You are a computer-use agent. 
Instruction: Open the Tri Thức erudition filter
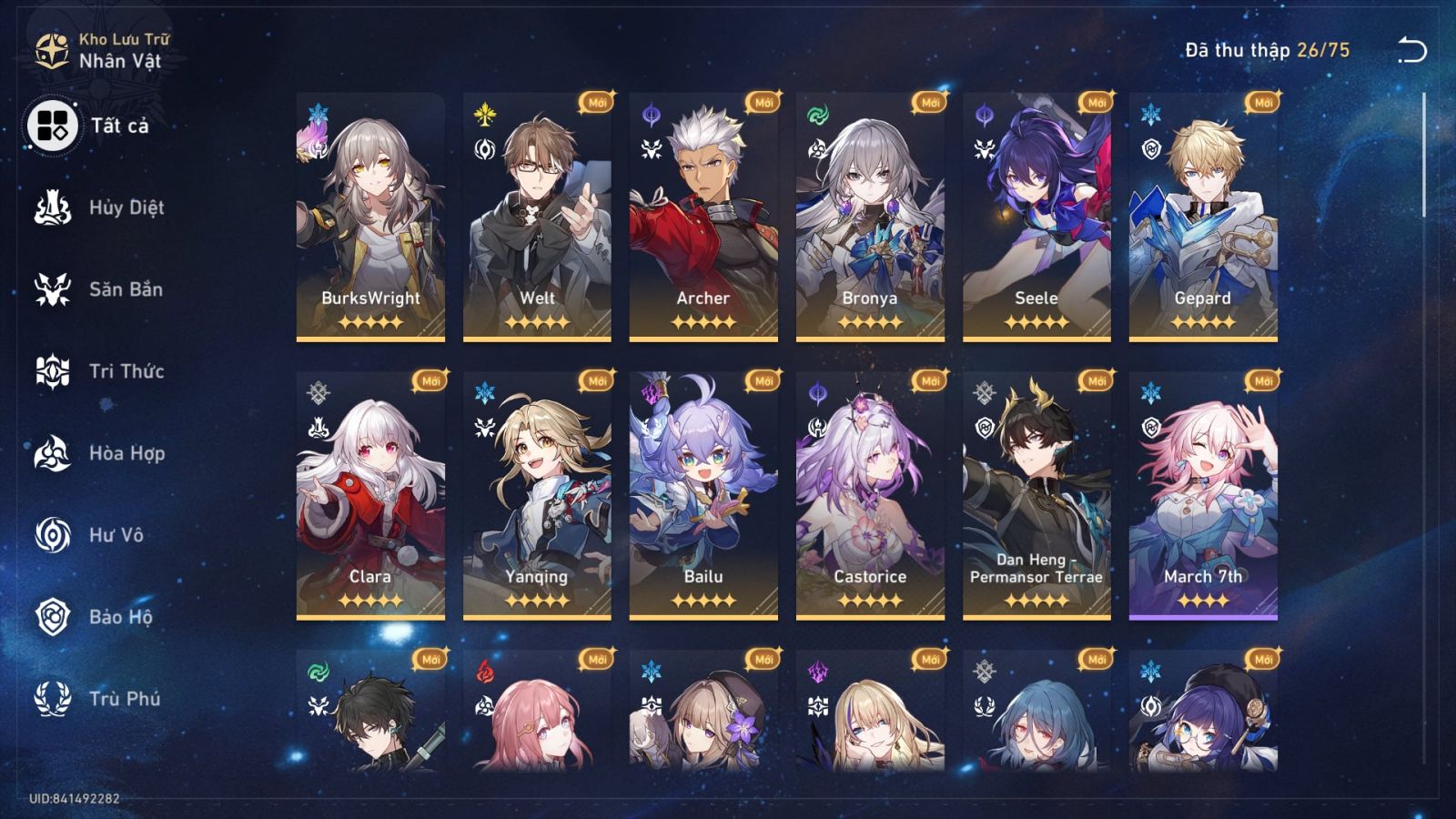tap(53, 371)
